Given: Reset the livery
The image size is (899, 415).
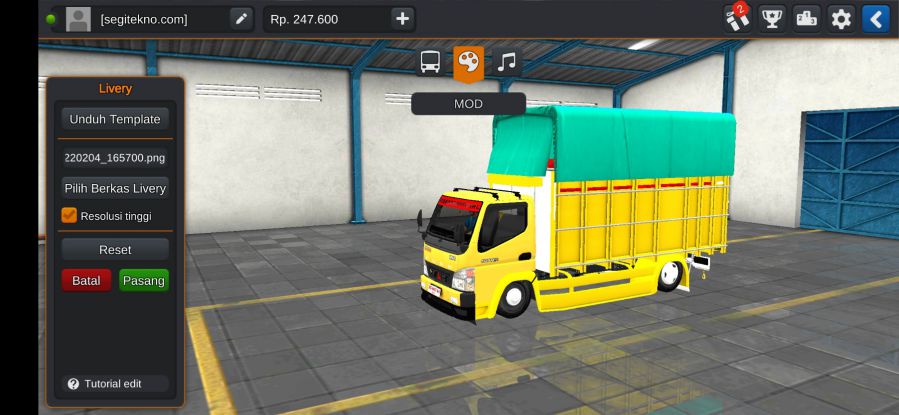Looking at the screenshot, I should click(115, 249).
